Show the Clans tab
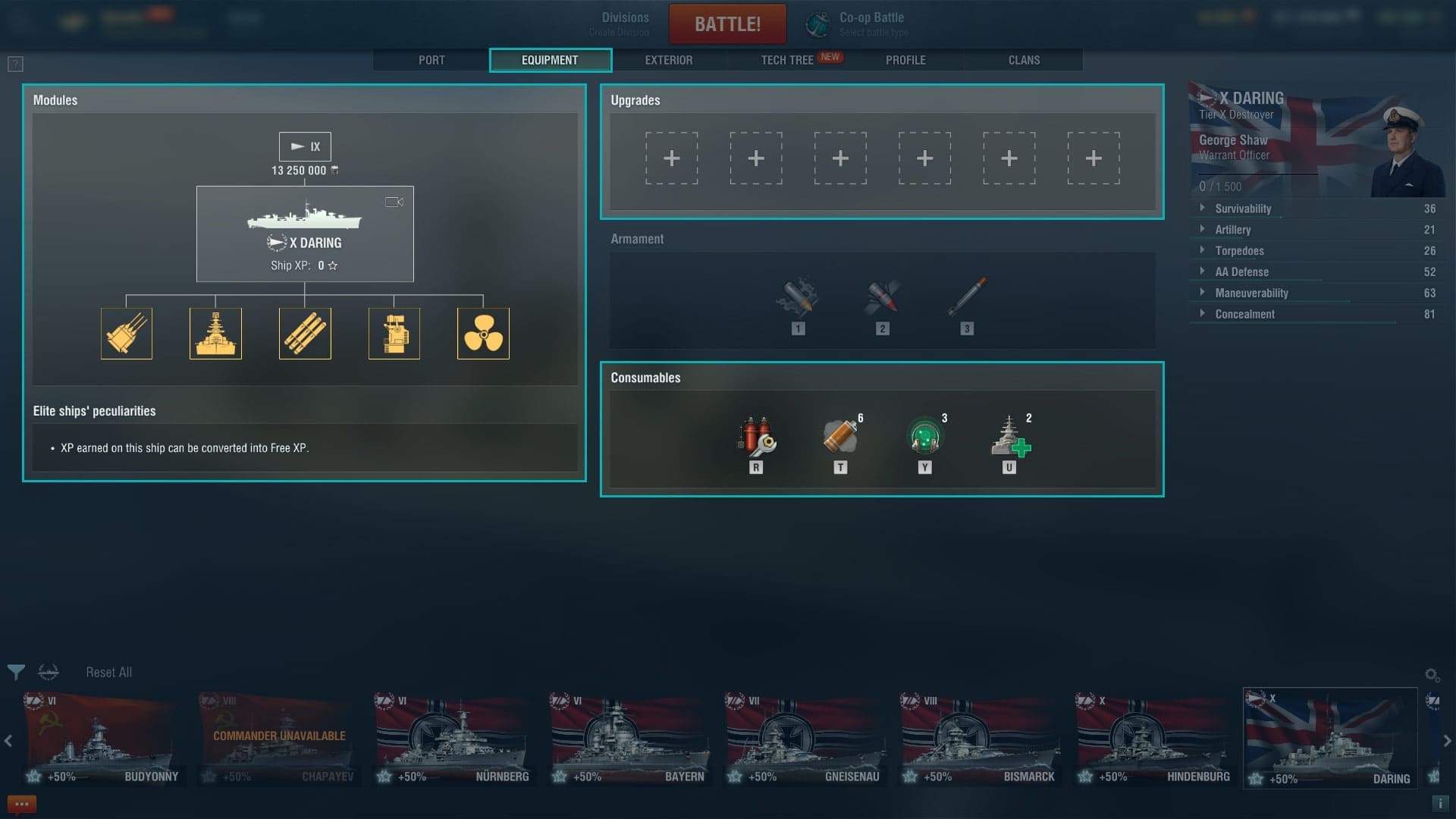The height and width of the screenshot is (819, 1456). pyautogui.click(x=1024, y=60)
